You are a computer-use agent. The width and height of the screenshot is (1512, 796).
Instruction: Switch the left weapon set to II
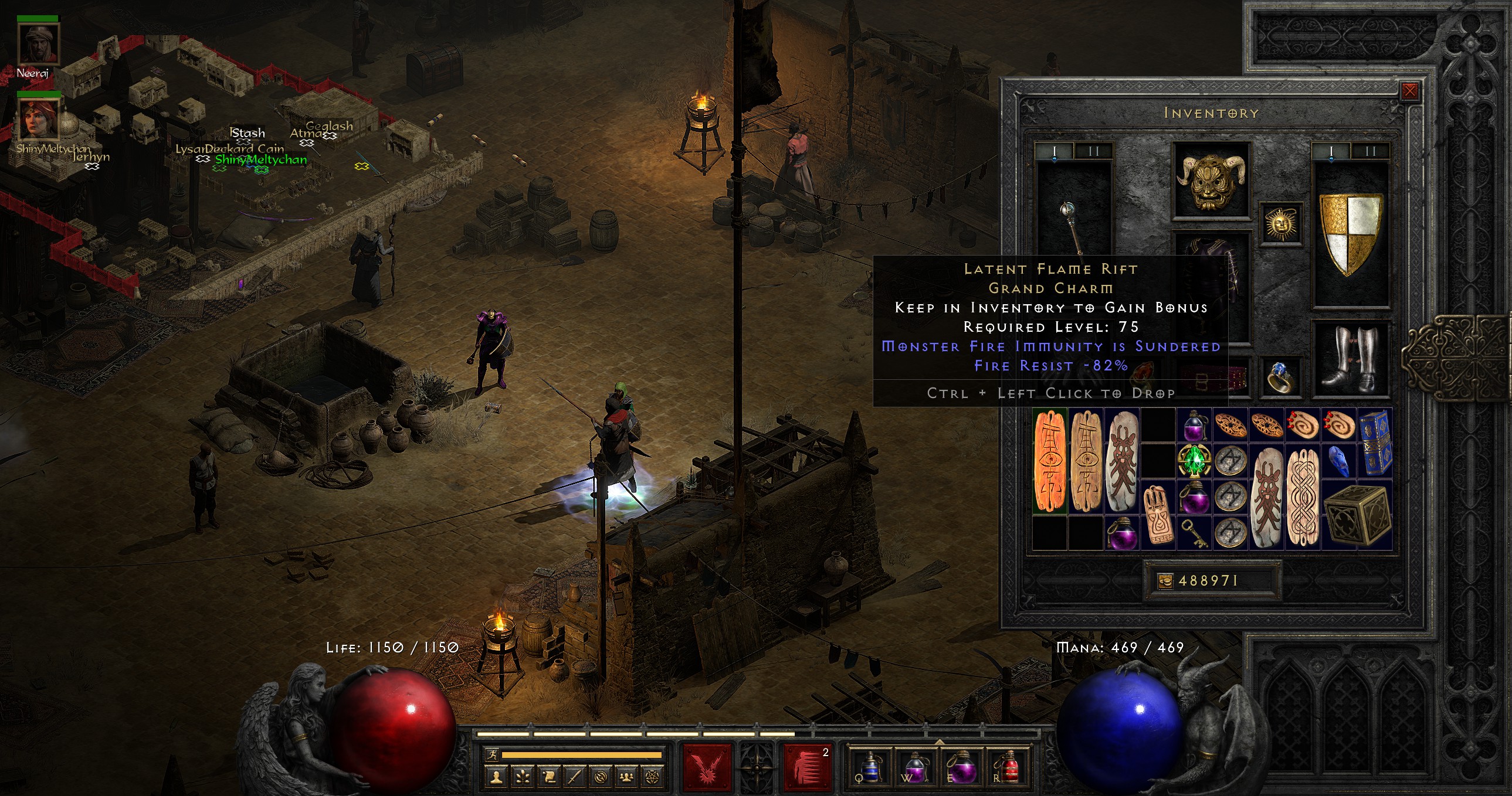click(x=1093, y=151)
